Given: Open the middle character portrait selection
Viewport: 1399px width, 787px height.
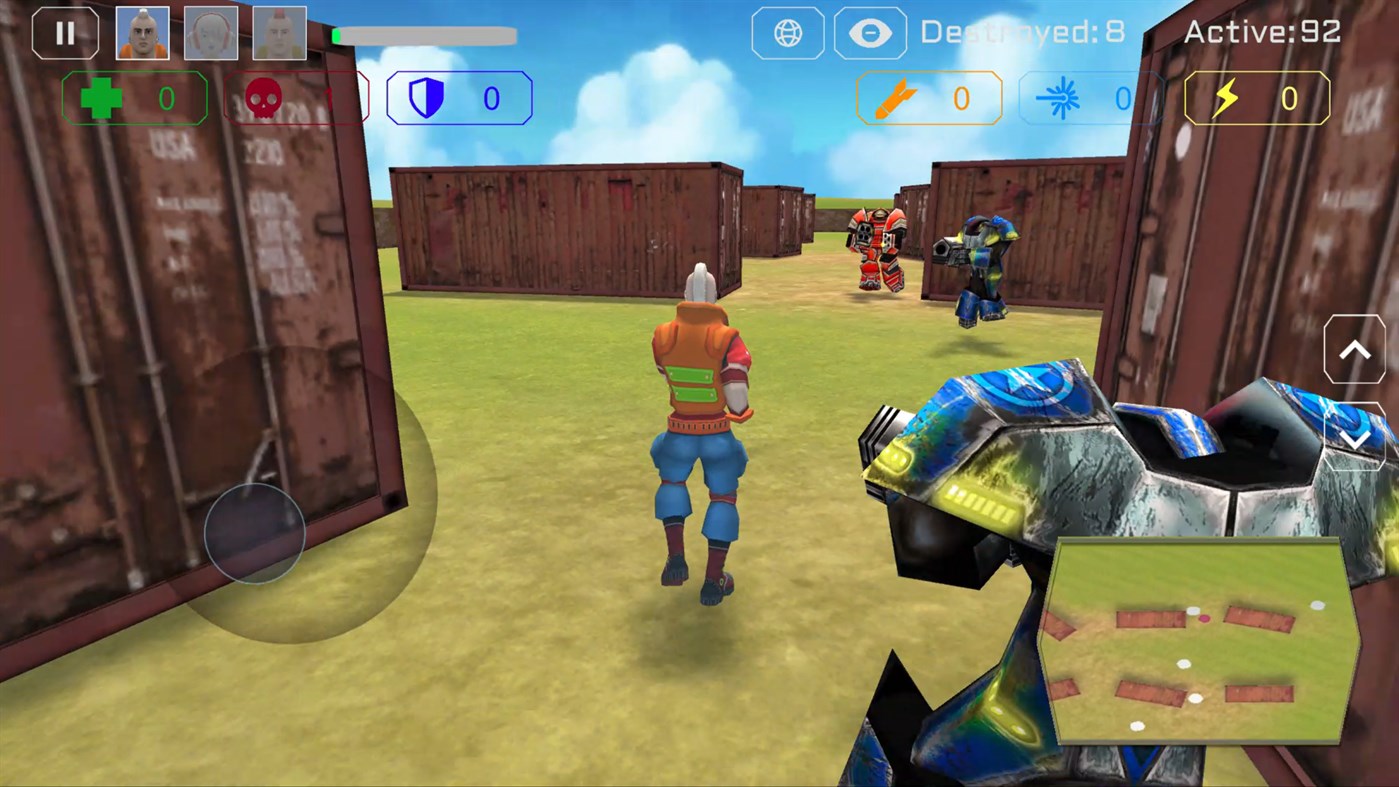Looking at the screenshot, I should [x=210, y=31].
